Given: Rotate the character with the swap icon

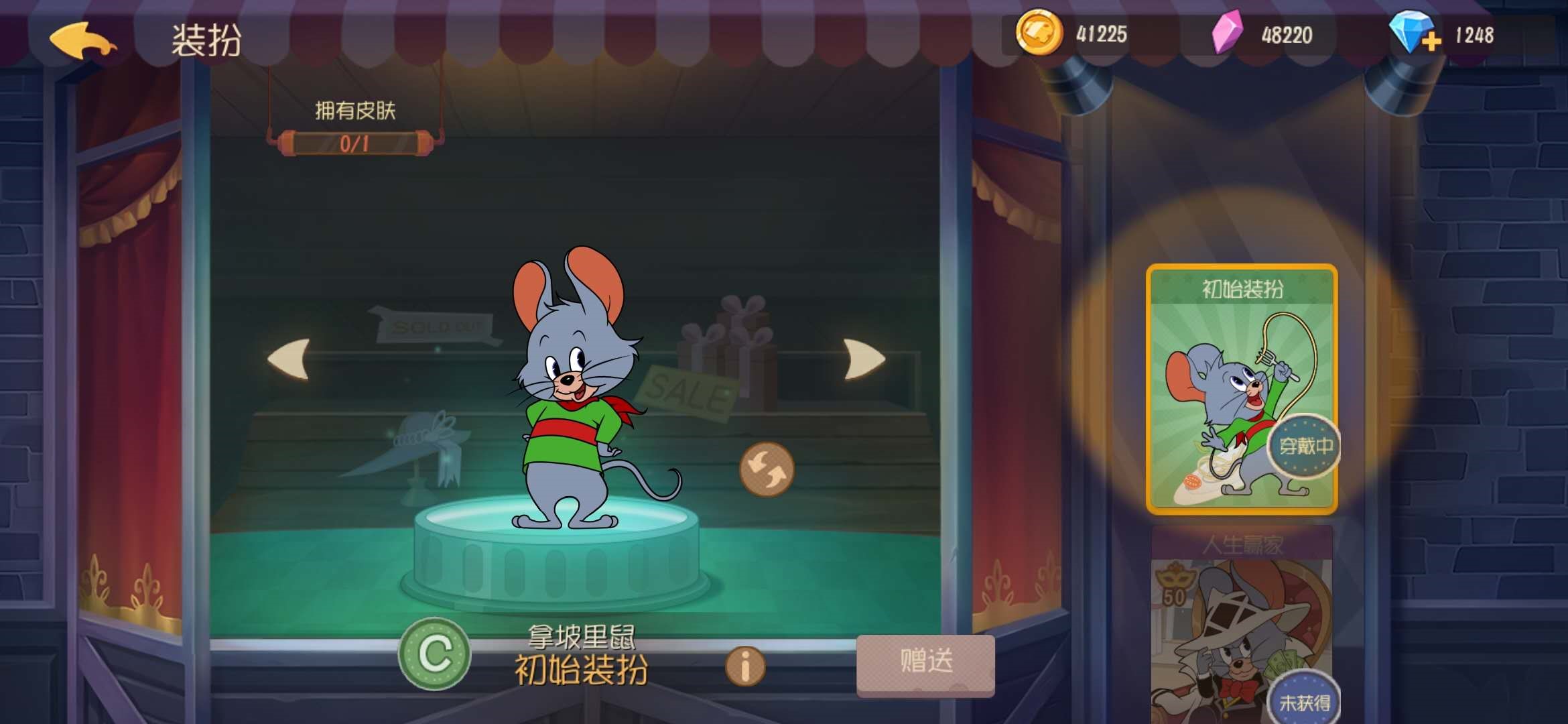Looking at the screenshot, I should pos(767,469).
